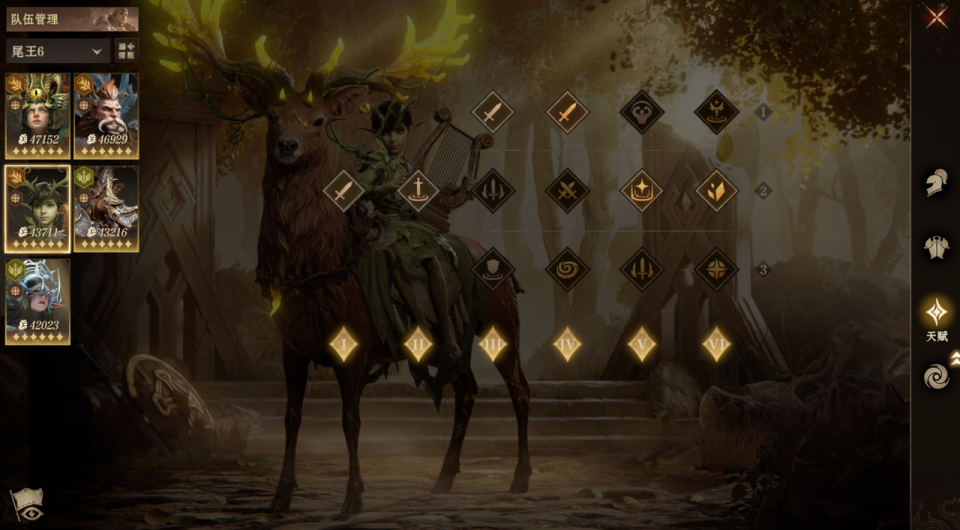Toggle the eye flag icon
The width and height of the screenshot is (960, 530).
(25, 505)
